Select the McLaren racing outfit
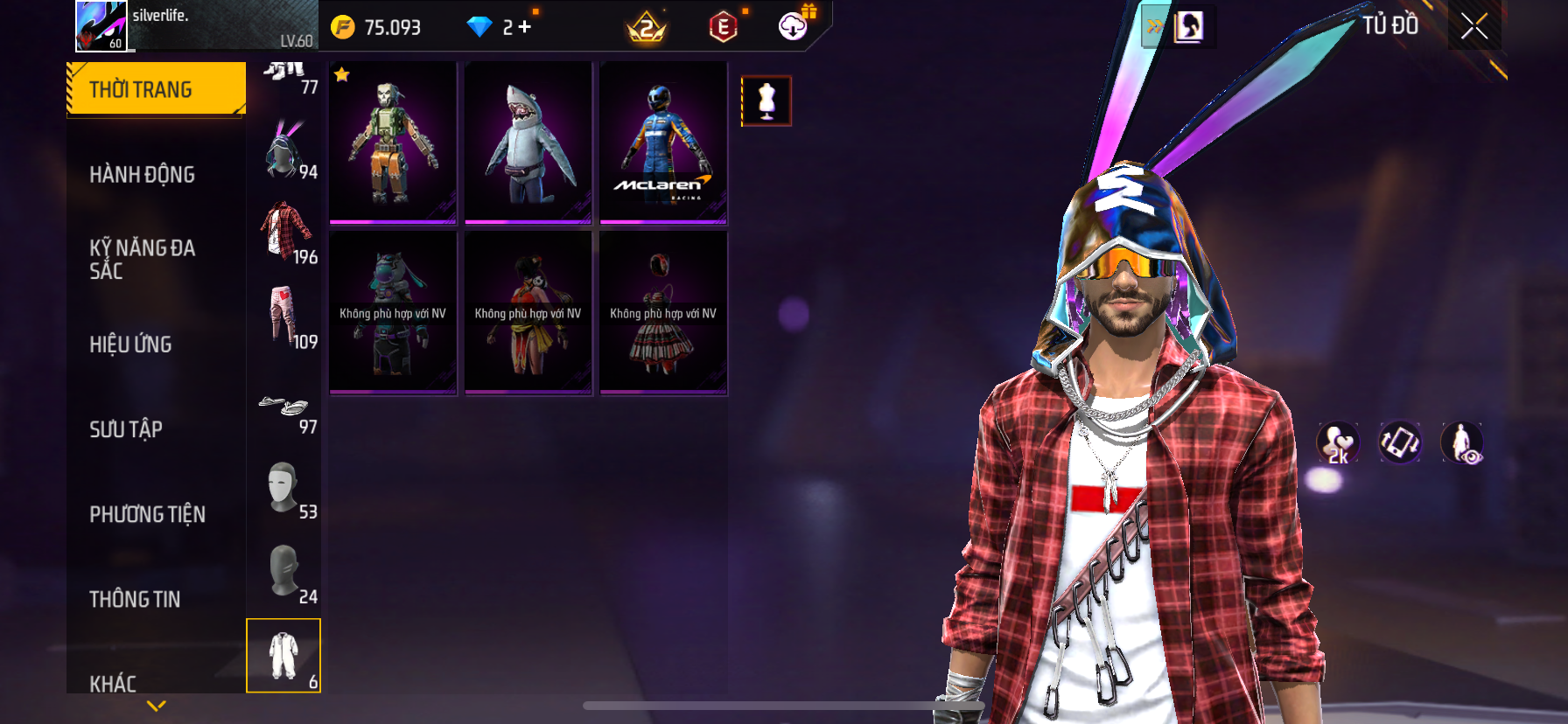This screenshot has height=724, width=1568. coord(663,143)
